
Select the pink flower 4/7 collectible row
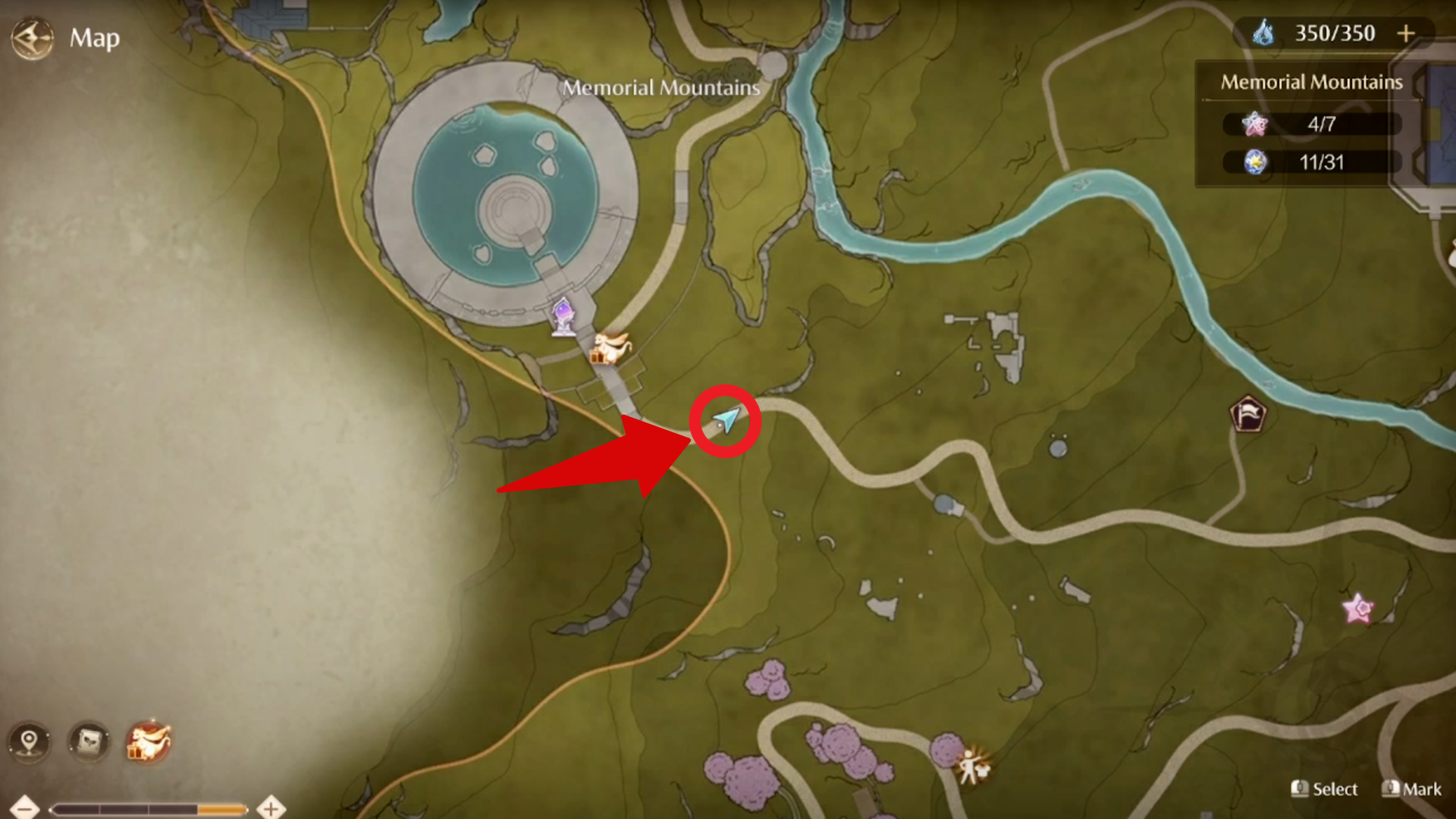coord(1311,124)
